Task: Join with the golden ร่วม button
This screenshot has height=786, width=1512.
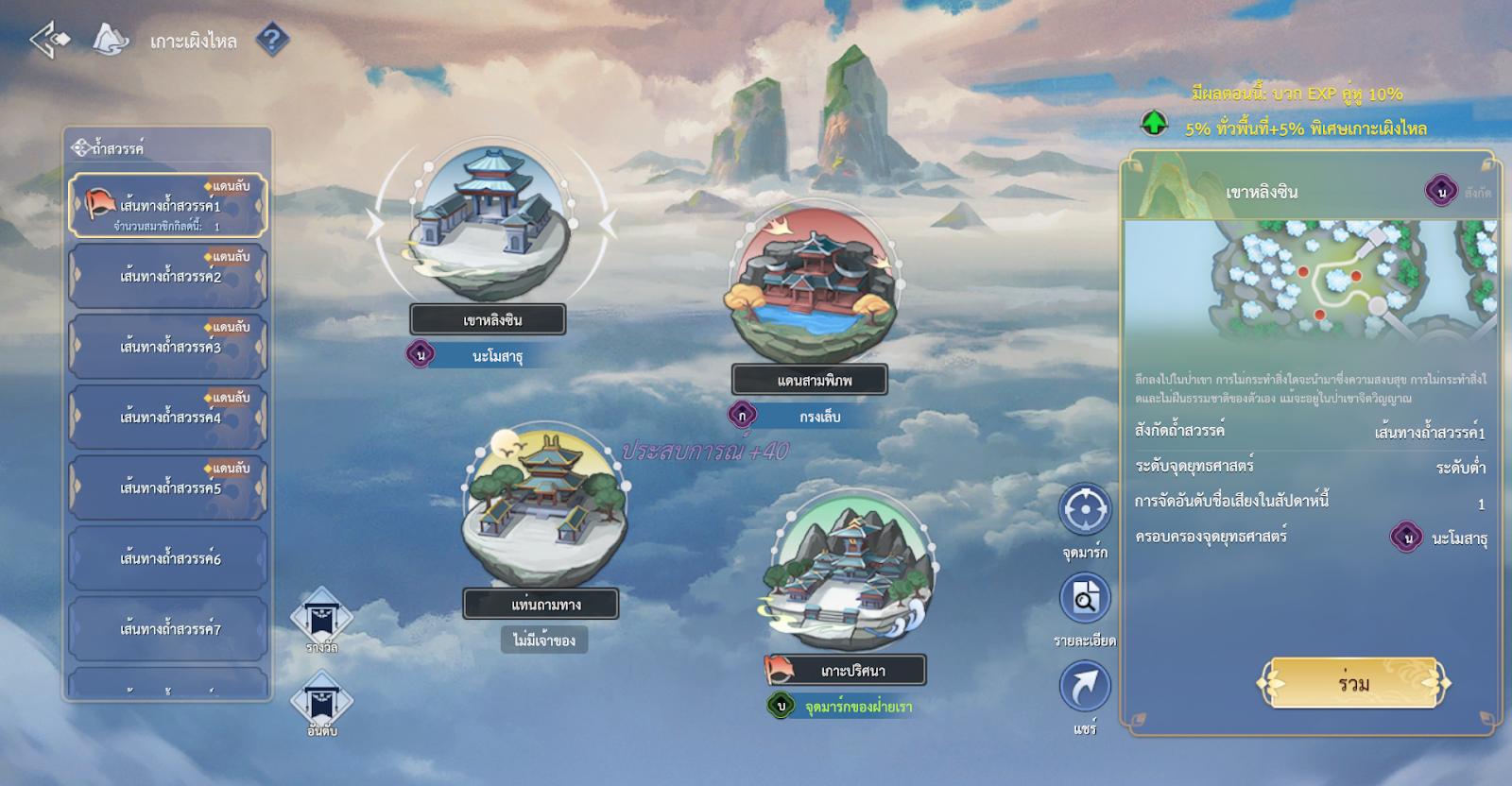Action: [1353, 683]
